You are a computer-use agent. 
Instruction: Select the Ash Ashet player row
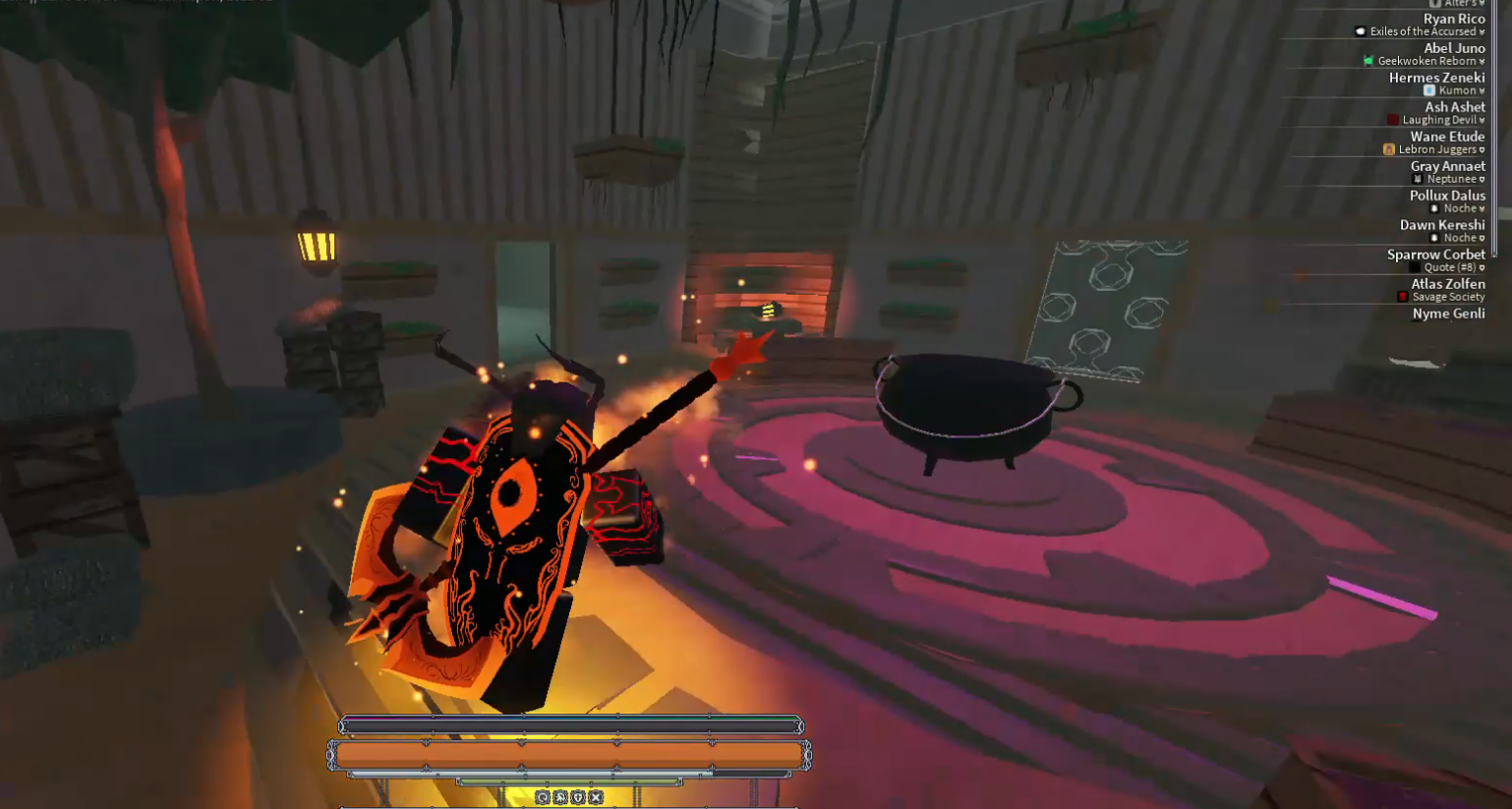point(1454,108)
